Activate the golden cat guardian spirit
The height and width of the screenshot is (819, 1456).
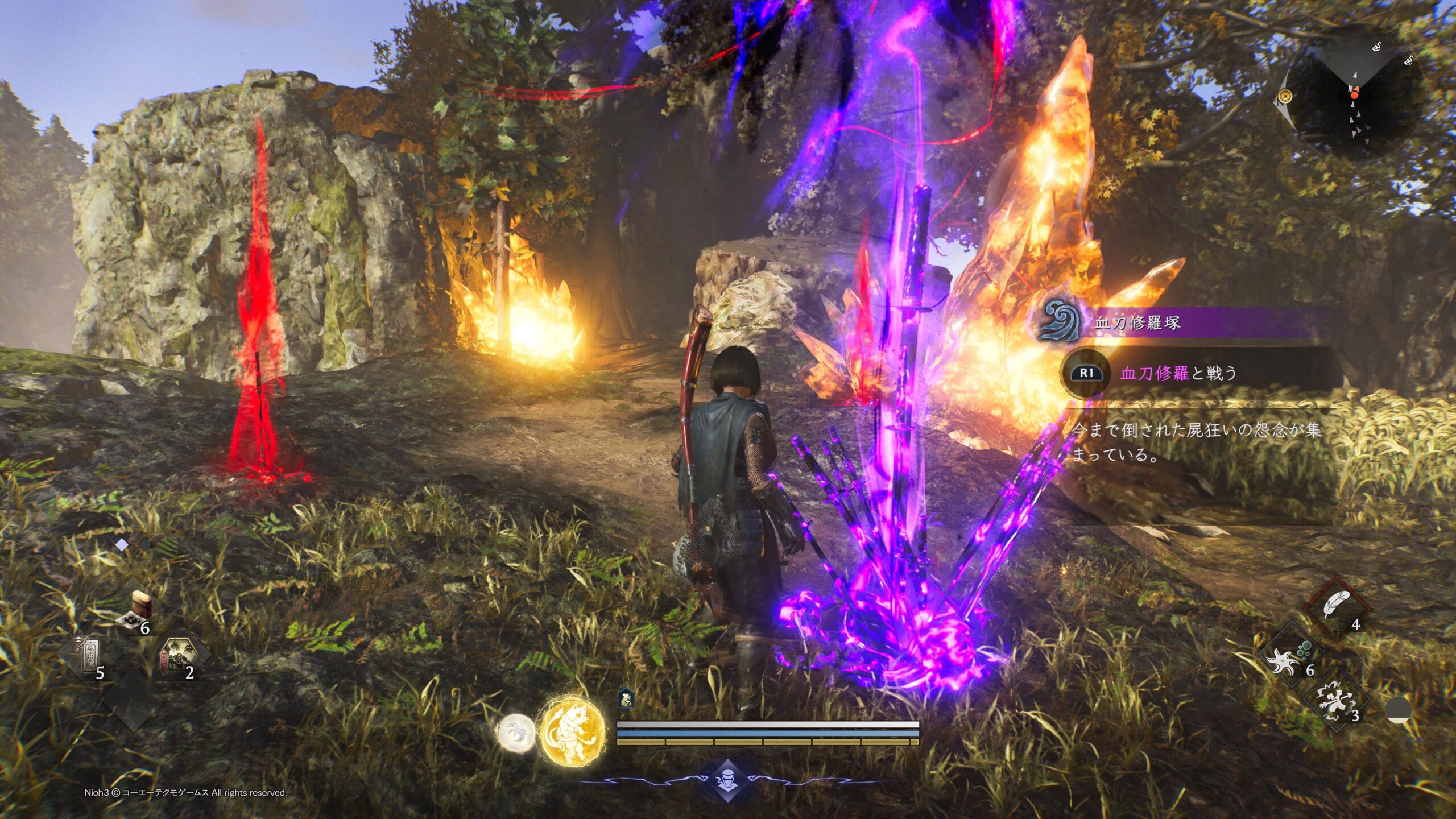(x=572, y=732)
